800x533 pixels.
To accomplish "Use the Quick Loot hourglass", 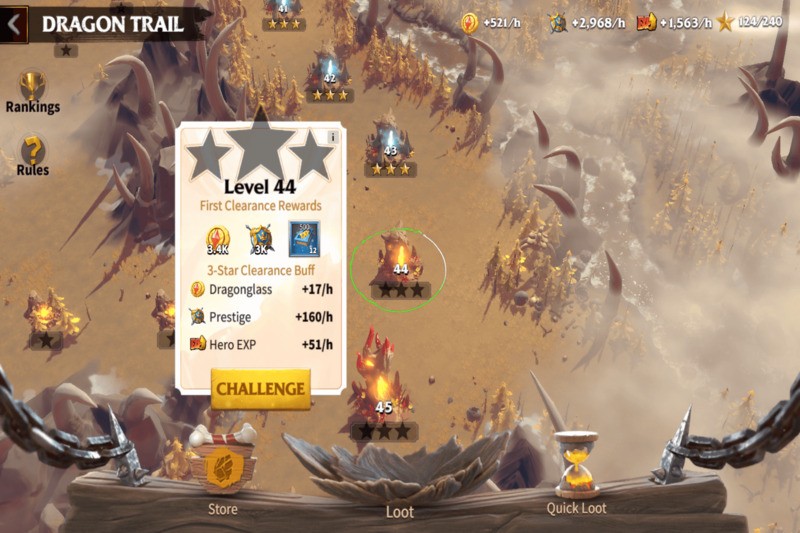I will point(577,465).
